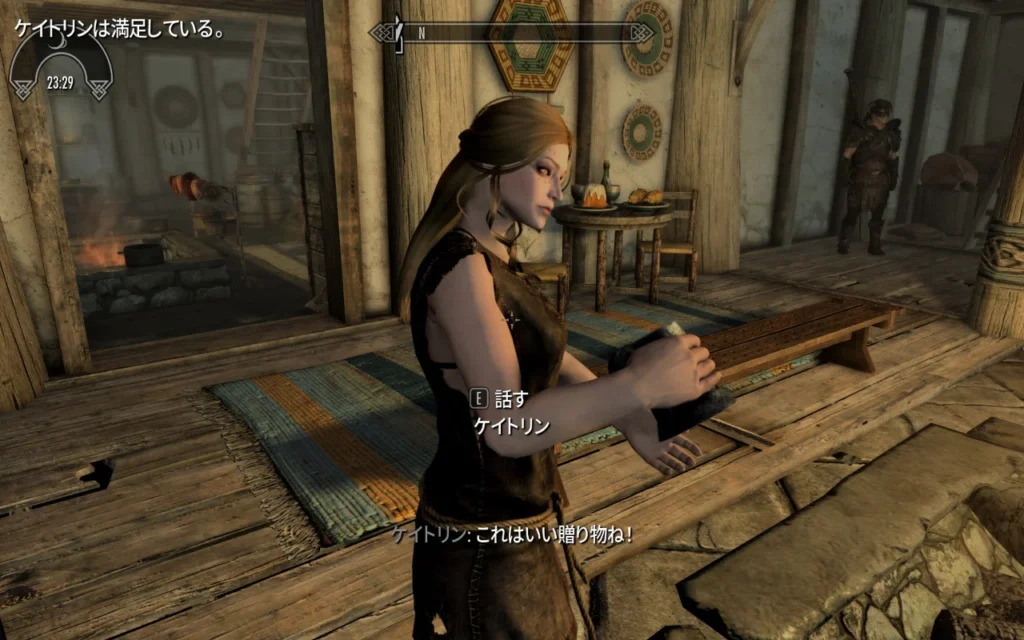1024x640 pixels.
Task: Click the compass bar
Action: point(511,33)
